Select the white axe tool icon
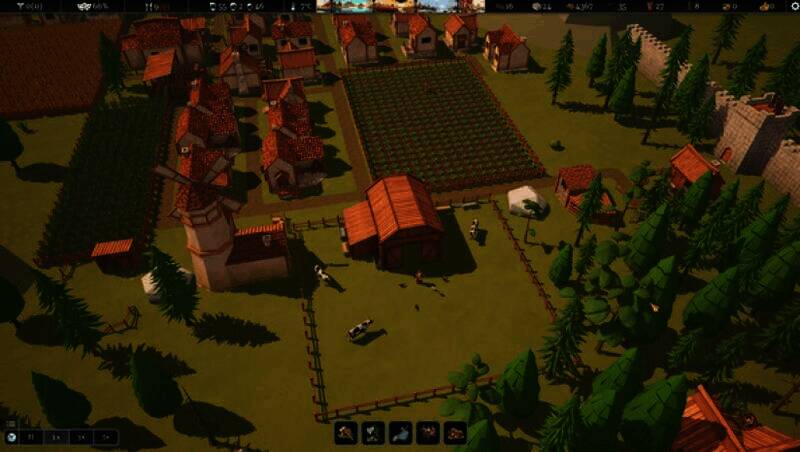 (x=373, y=433)
